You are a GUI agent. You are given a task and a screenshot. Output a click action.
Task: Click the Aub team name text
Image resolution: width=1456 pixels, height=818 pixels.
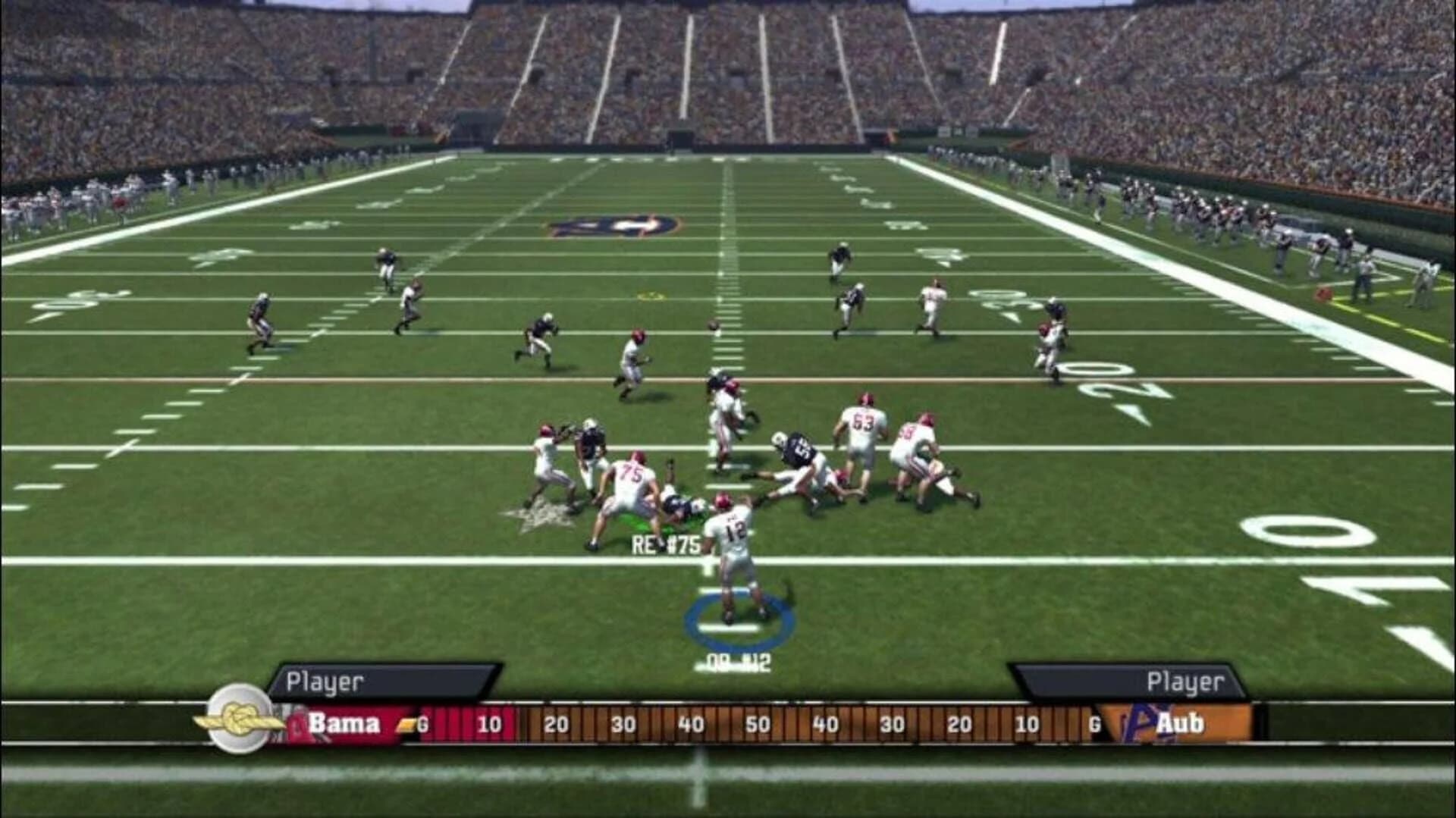(x=1183, y=722)
